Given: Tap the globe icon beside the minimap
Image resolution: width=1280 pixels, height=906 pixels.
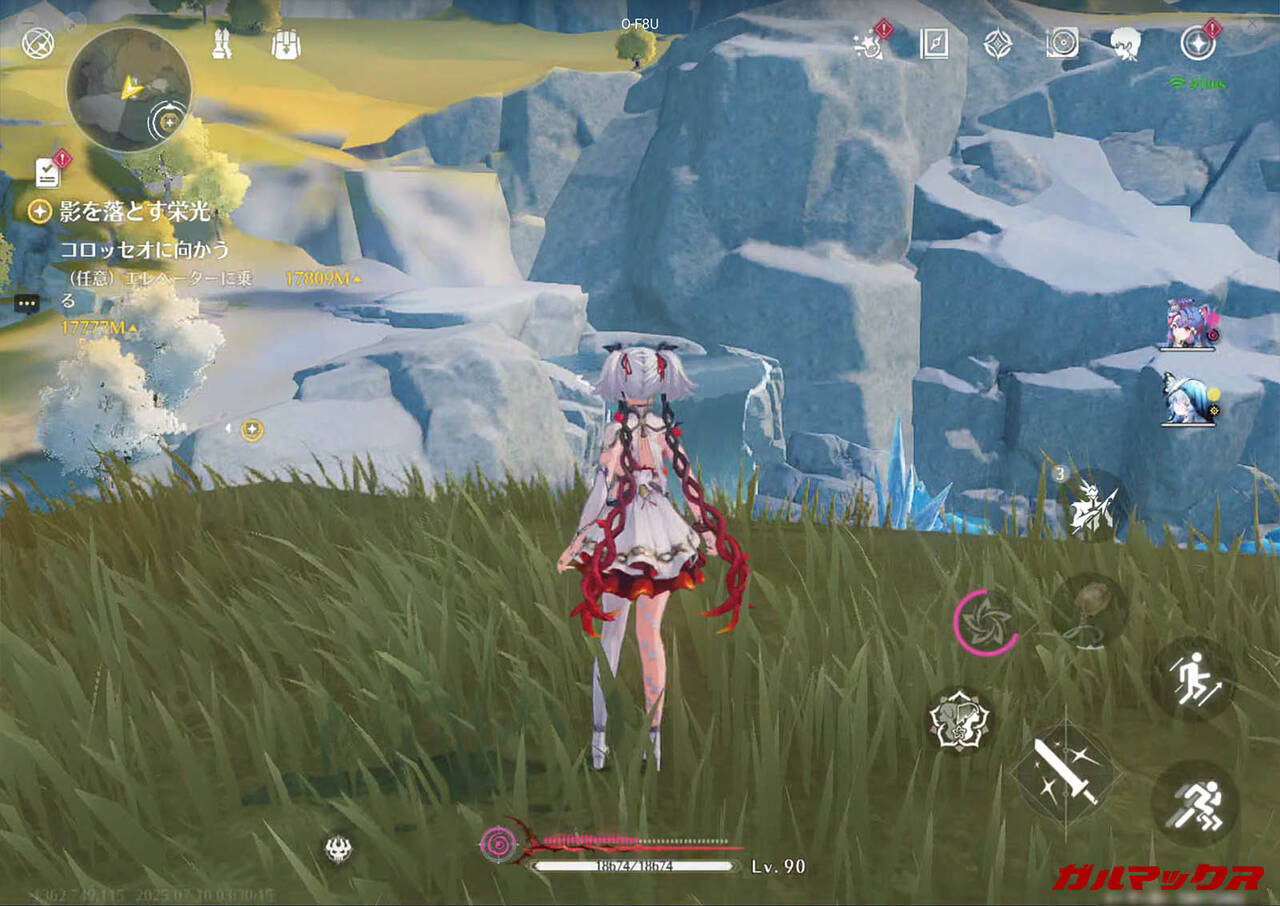Looking at the screenshot, I should pos(38,43).
